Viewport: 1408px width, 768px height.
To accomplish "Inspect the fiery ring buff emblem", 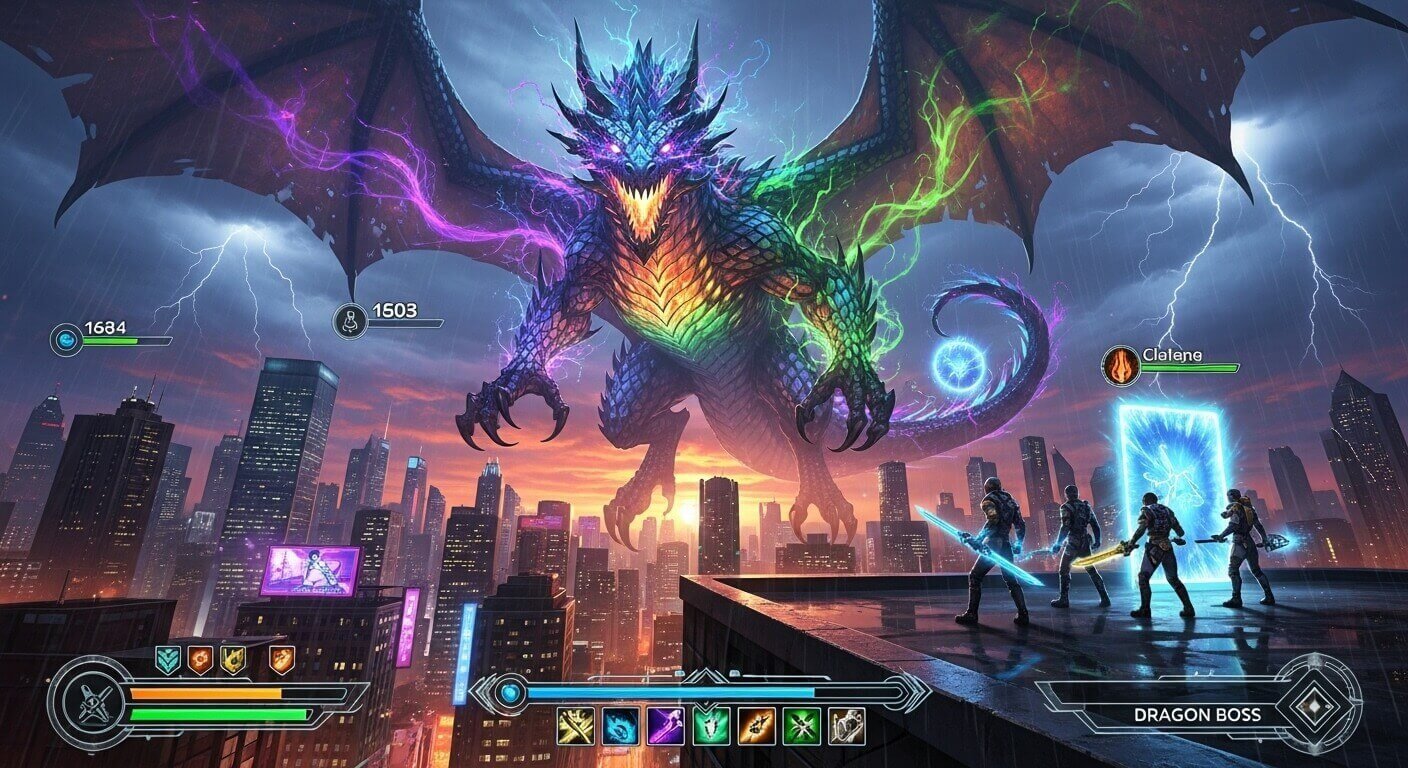I will [201, 658].
